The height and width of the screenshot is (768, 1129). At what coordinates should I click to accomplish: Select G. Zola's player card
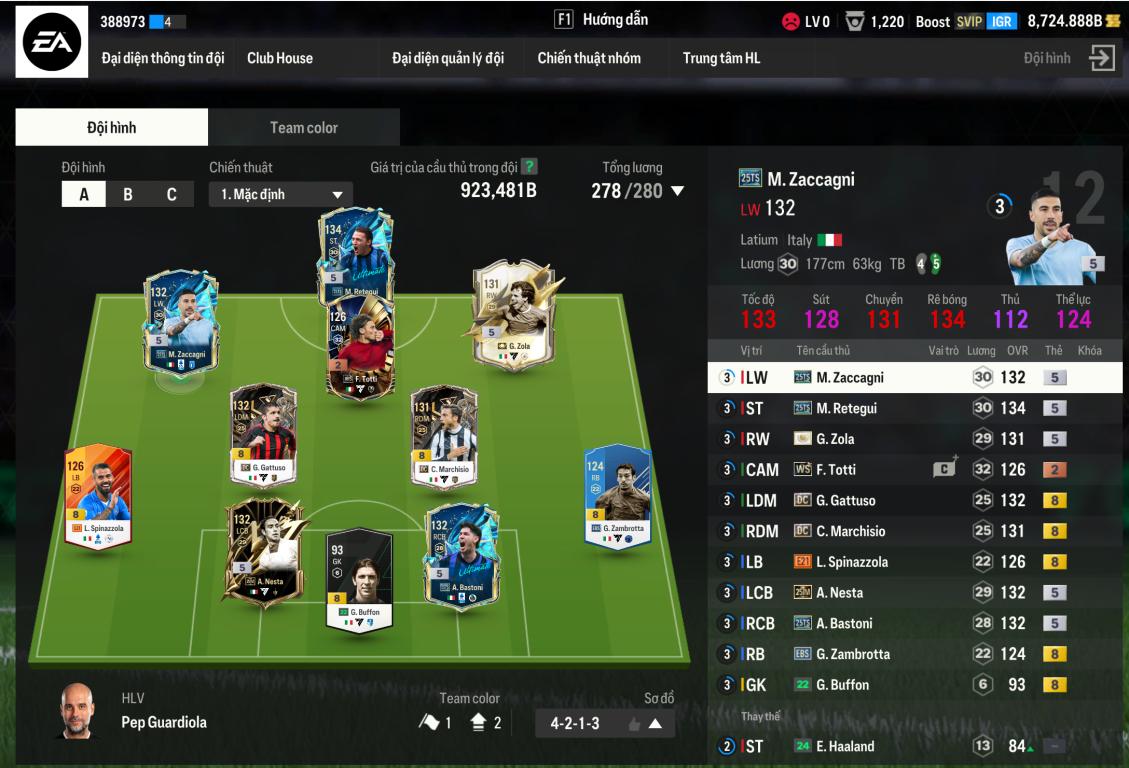tap(511, 315)
